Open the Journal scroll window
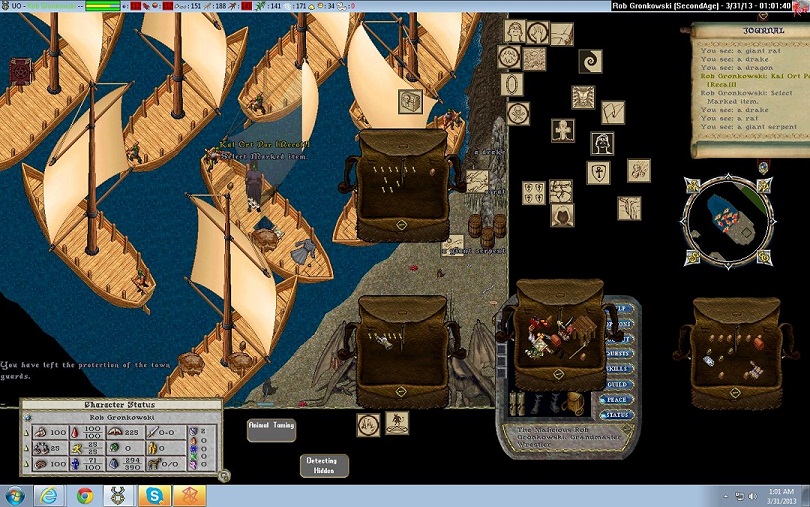Image resolution: width=810 pixels, height=507 pixels. pyautogui.click(x=750, y=90)
